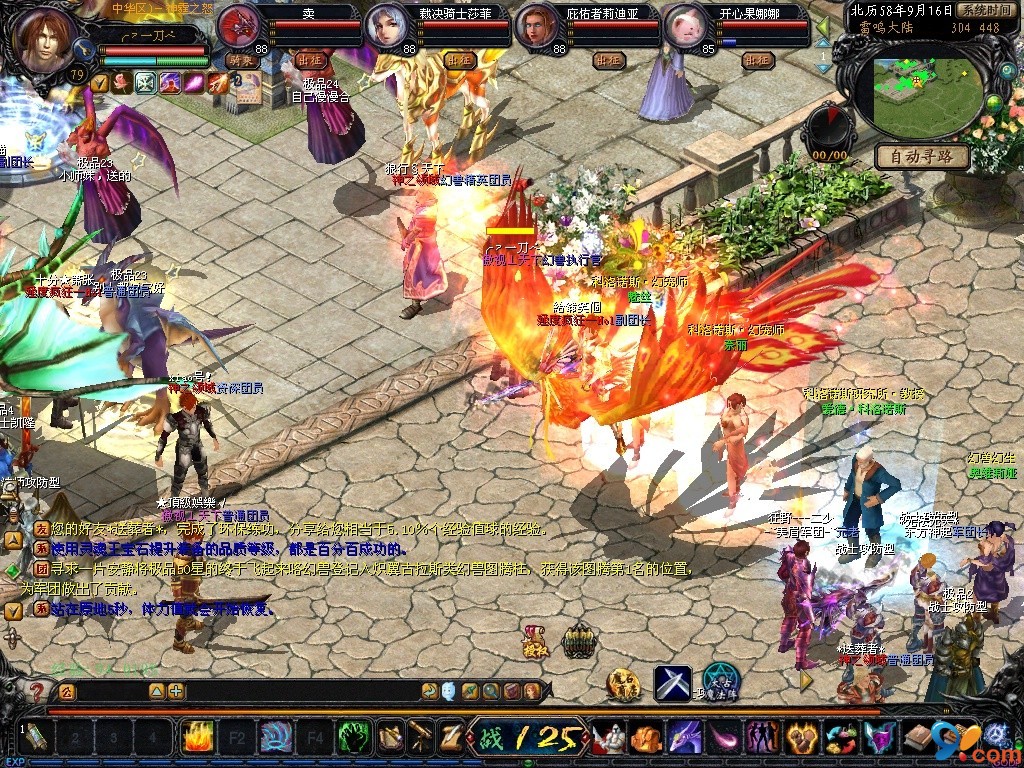Click the red question mark help button
The width and height of the screenshot is (1024, 768).
[x=38, y=691]
